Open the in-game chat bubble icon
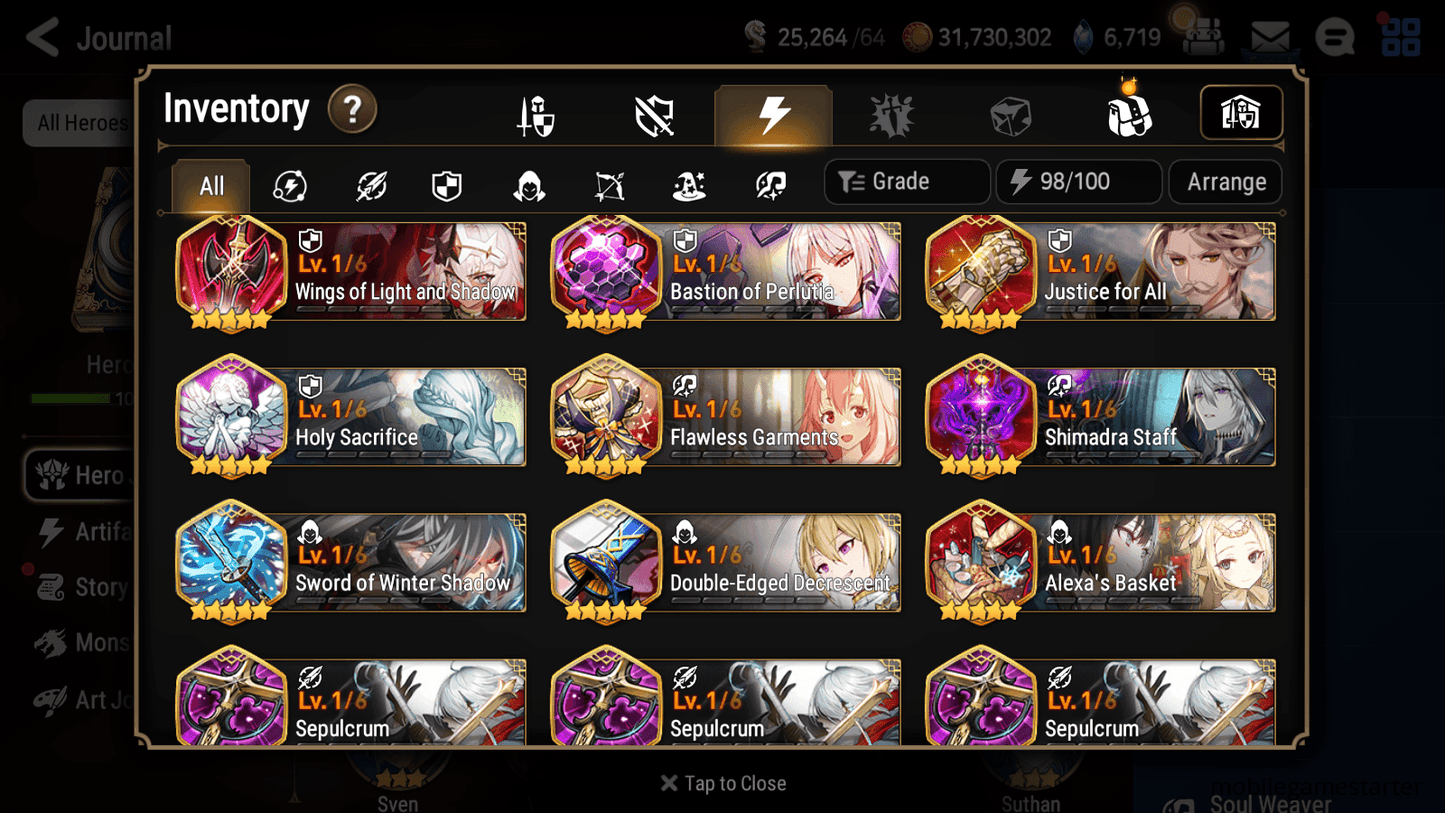The height and width of the screenshot is (813, 1445). [x=1335, y=36]
